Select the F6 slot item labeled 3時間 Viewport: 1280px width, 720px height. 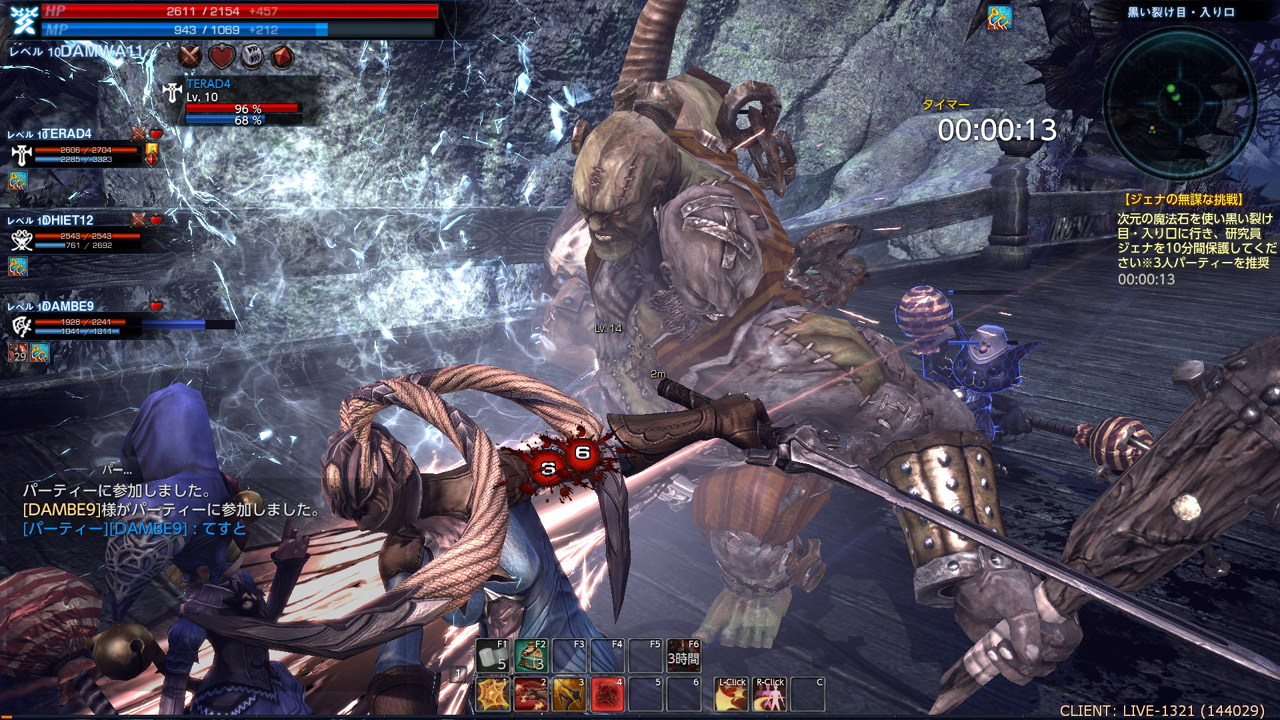684,656
